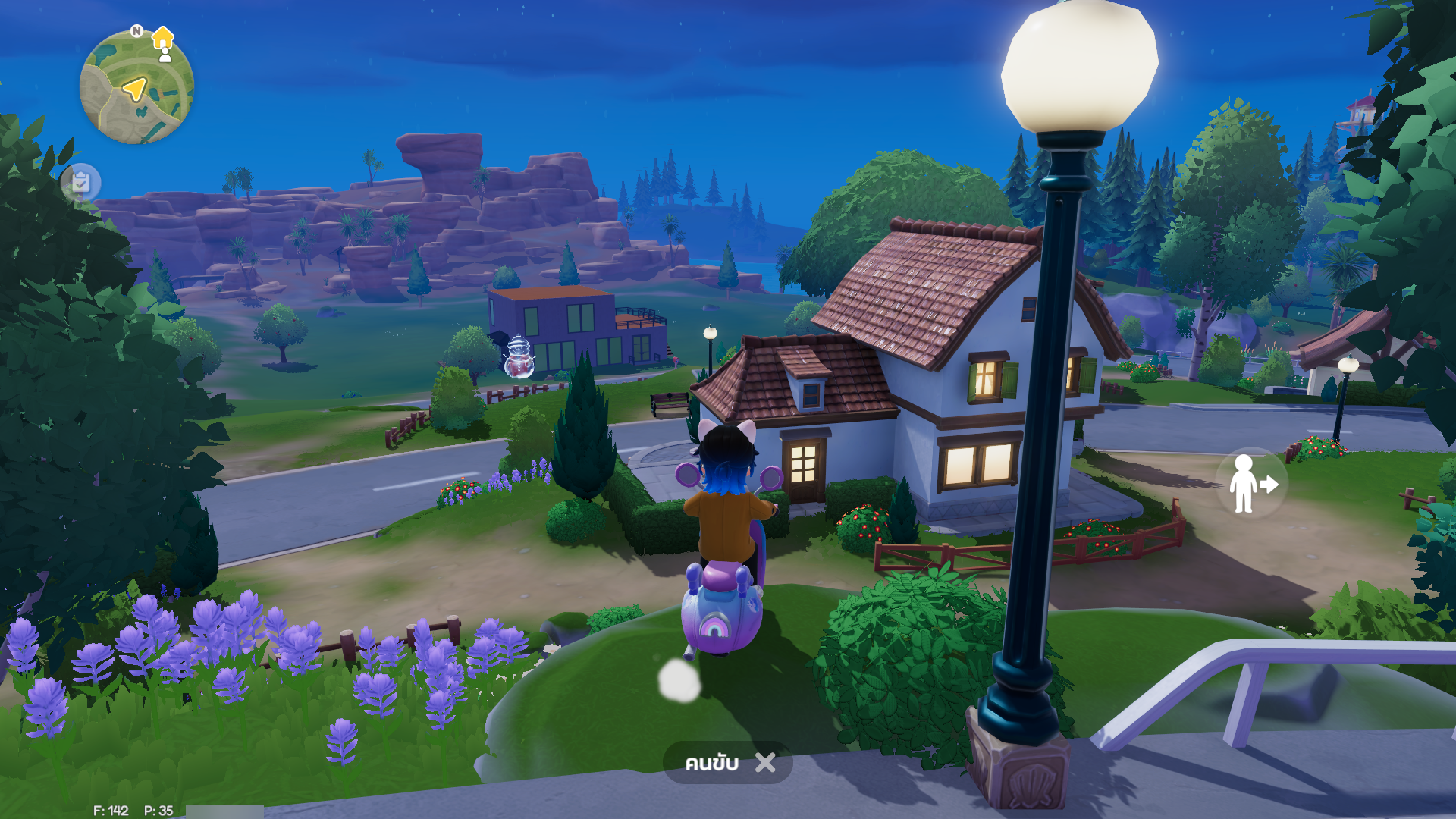
Task: Open the clipboard quest checklist
Action: 81,183
